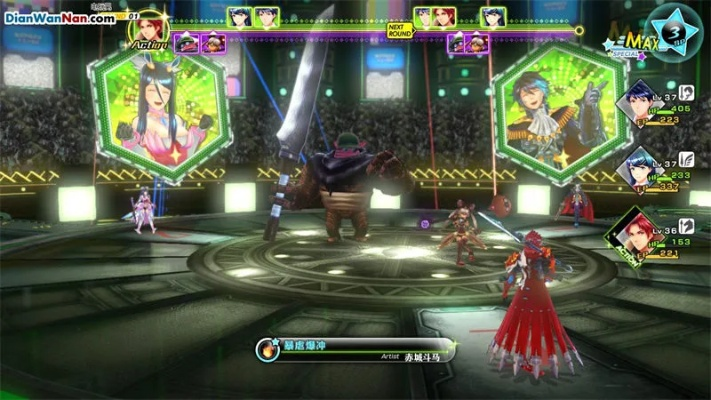Click the star-shaped SP gauge showing 3
Viewport: 711px width, 400px height.
(675, 31)
